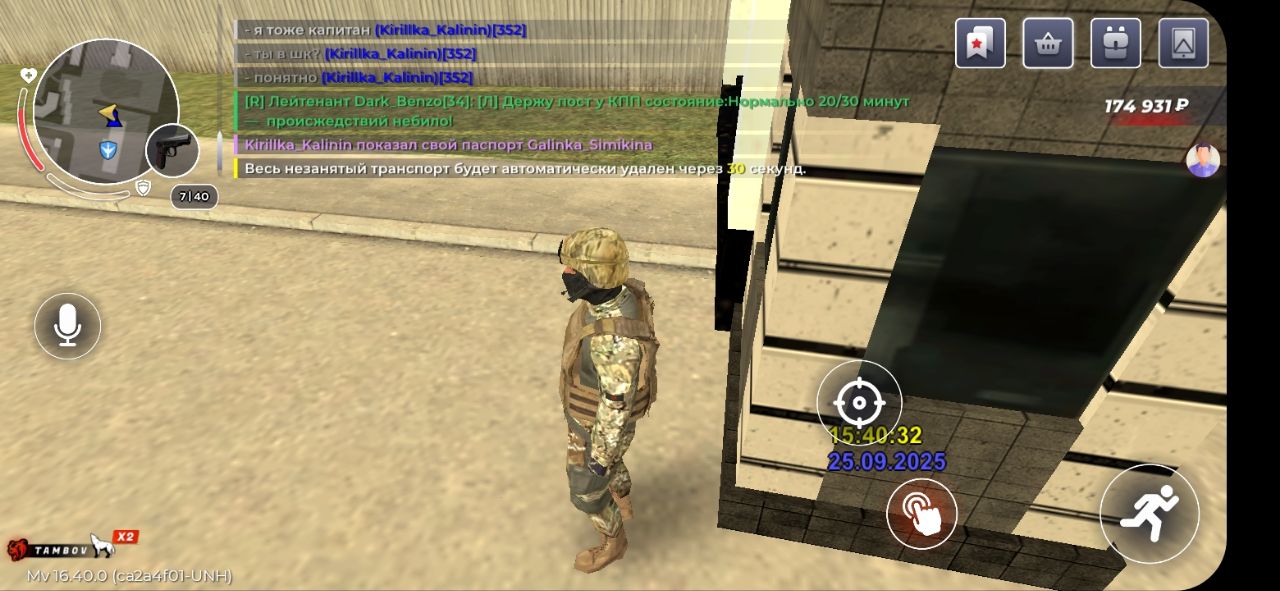Image resolution: width=1280 pixels, height=591 pixels.
Task: Click the blue shield marker on minimap
Action: point(108,150)
